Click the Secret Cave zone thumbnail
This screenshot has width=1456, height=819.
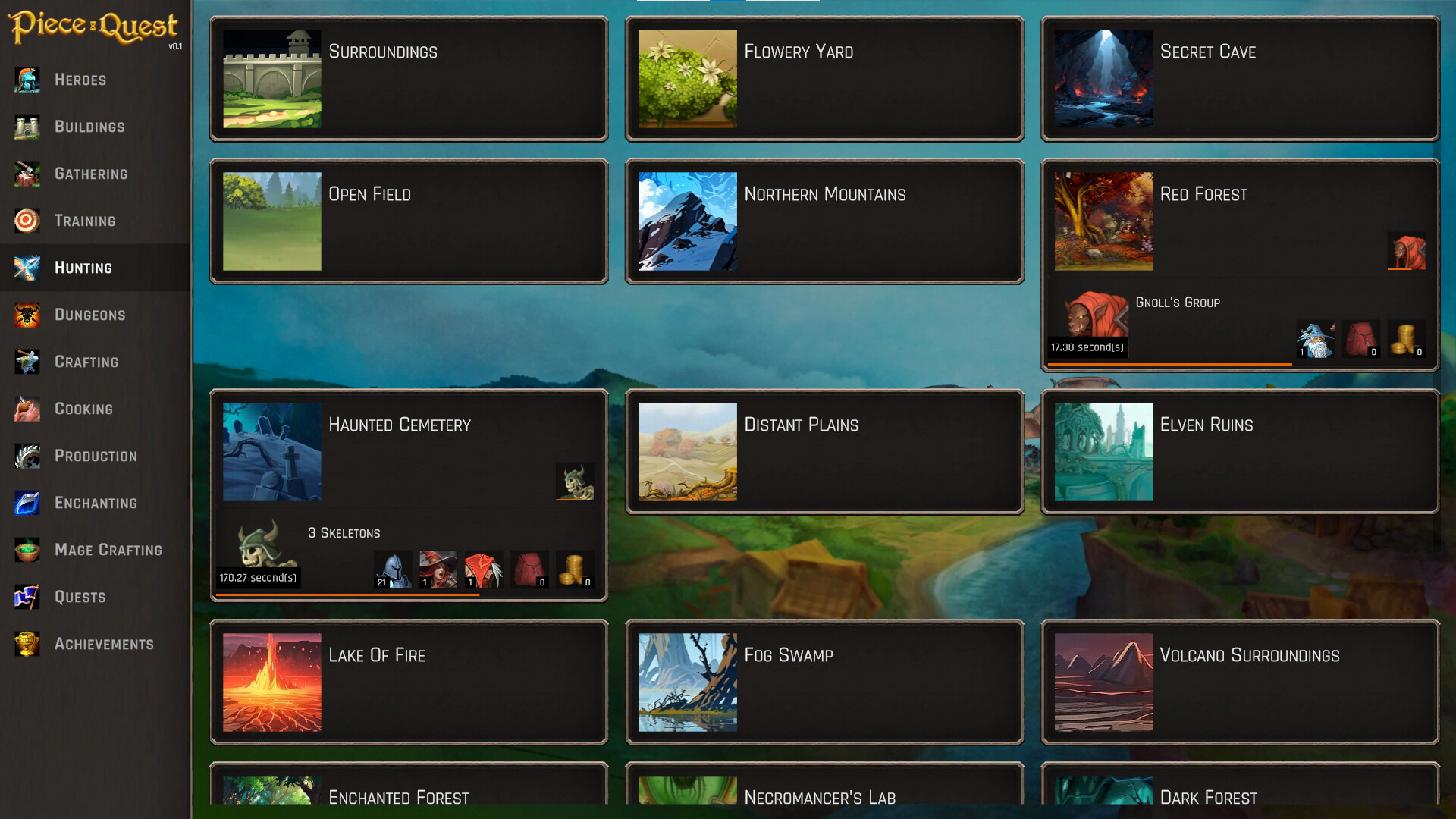(1103, 79)
